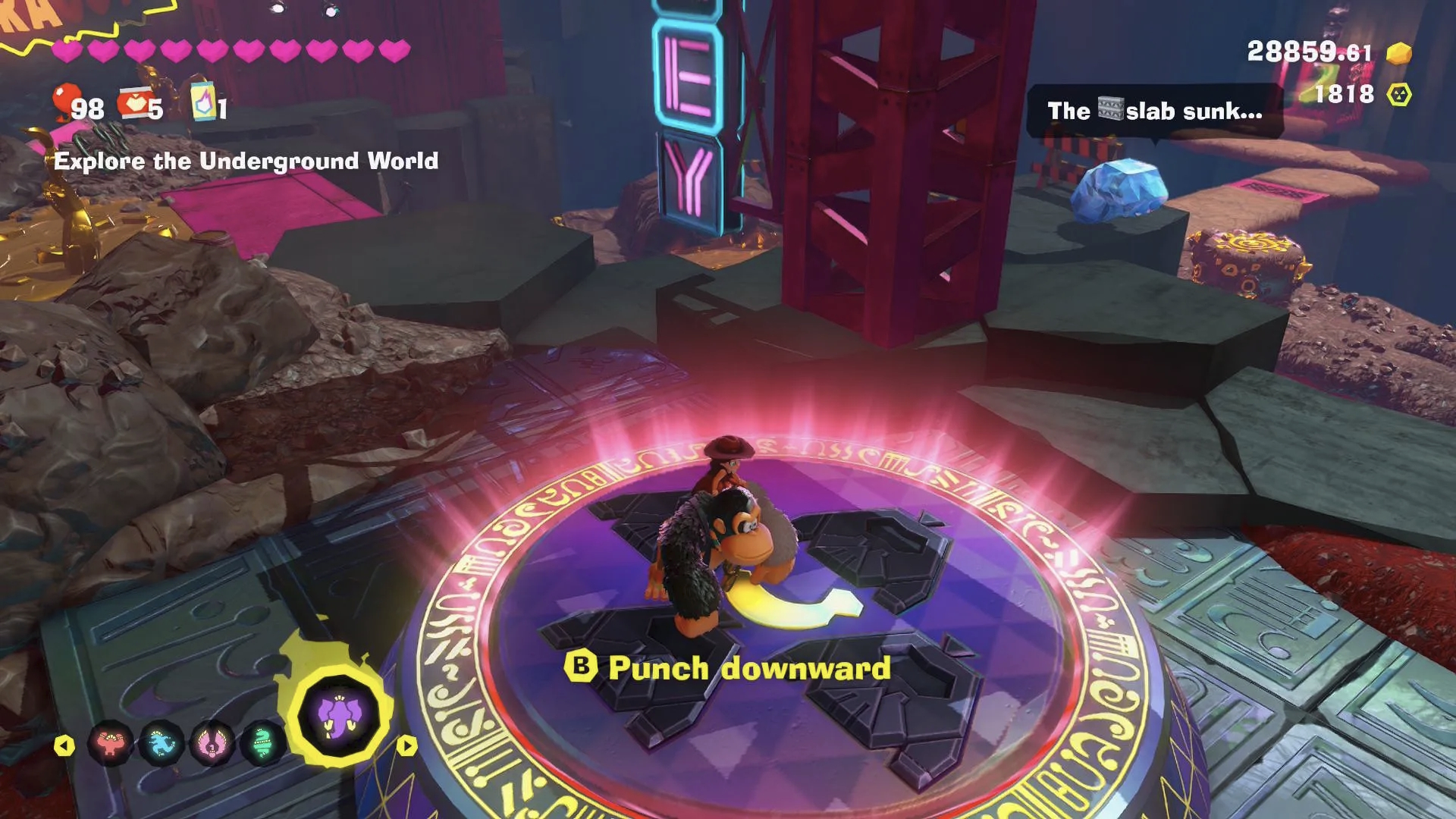The image size is (1456, 819).
Task: Select the Punch downward prompt text
Action: [747, 668]
